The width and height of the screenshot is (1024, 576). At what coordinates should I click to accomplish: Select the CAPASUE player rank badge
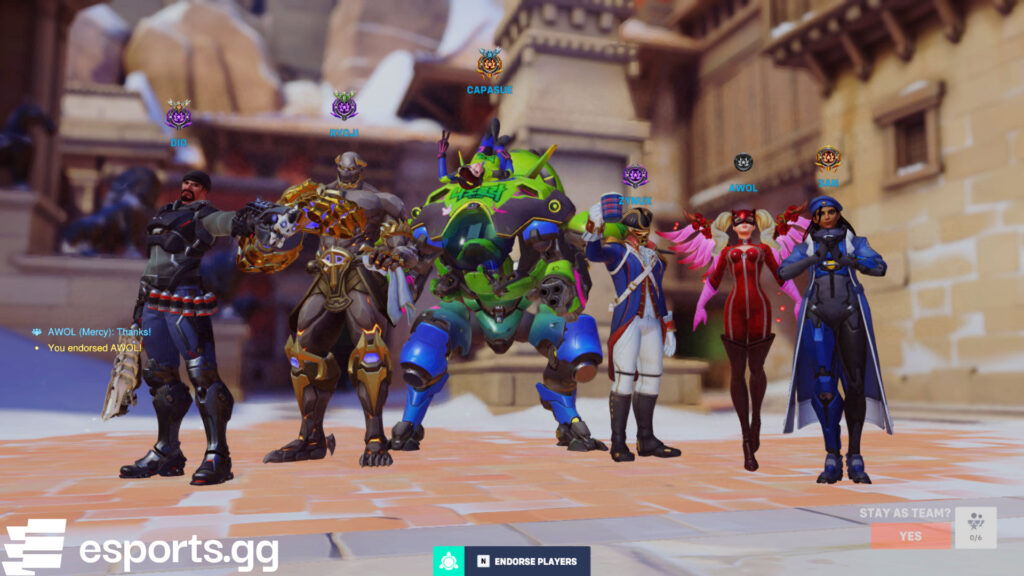click(x=489, y=65)
